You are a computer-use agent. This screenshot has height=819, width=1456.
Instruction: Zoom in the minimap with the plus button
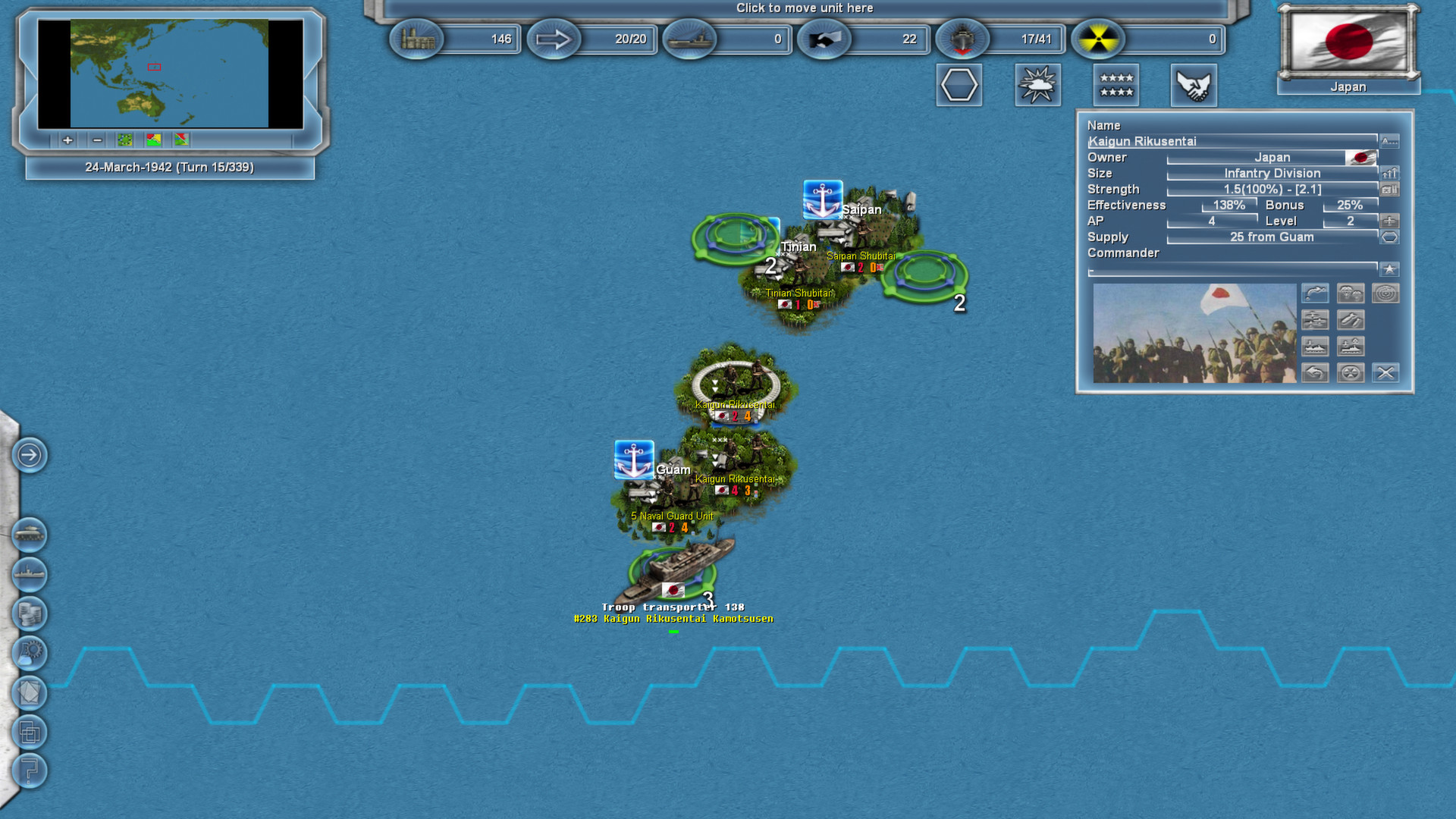coord(67,140)
